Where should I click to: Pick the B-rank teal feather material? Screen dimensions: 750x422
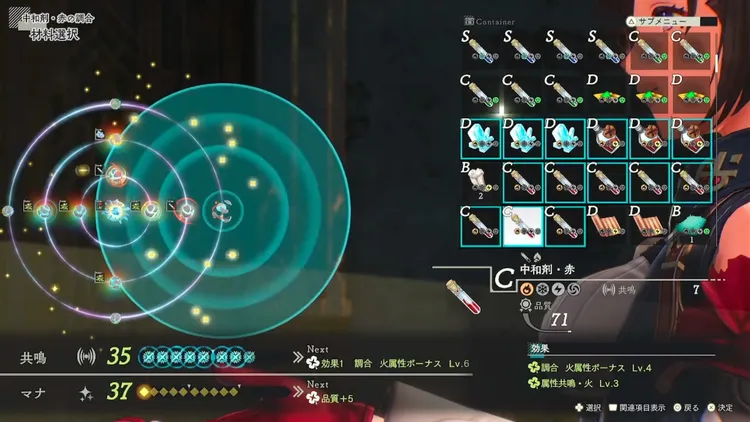pos(691,227)
